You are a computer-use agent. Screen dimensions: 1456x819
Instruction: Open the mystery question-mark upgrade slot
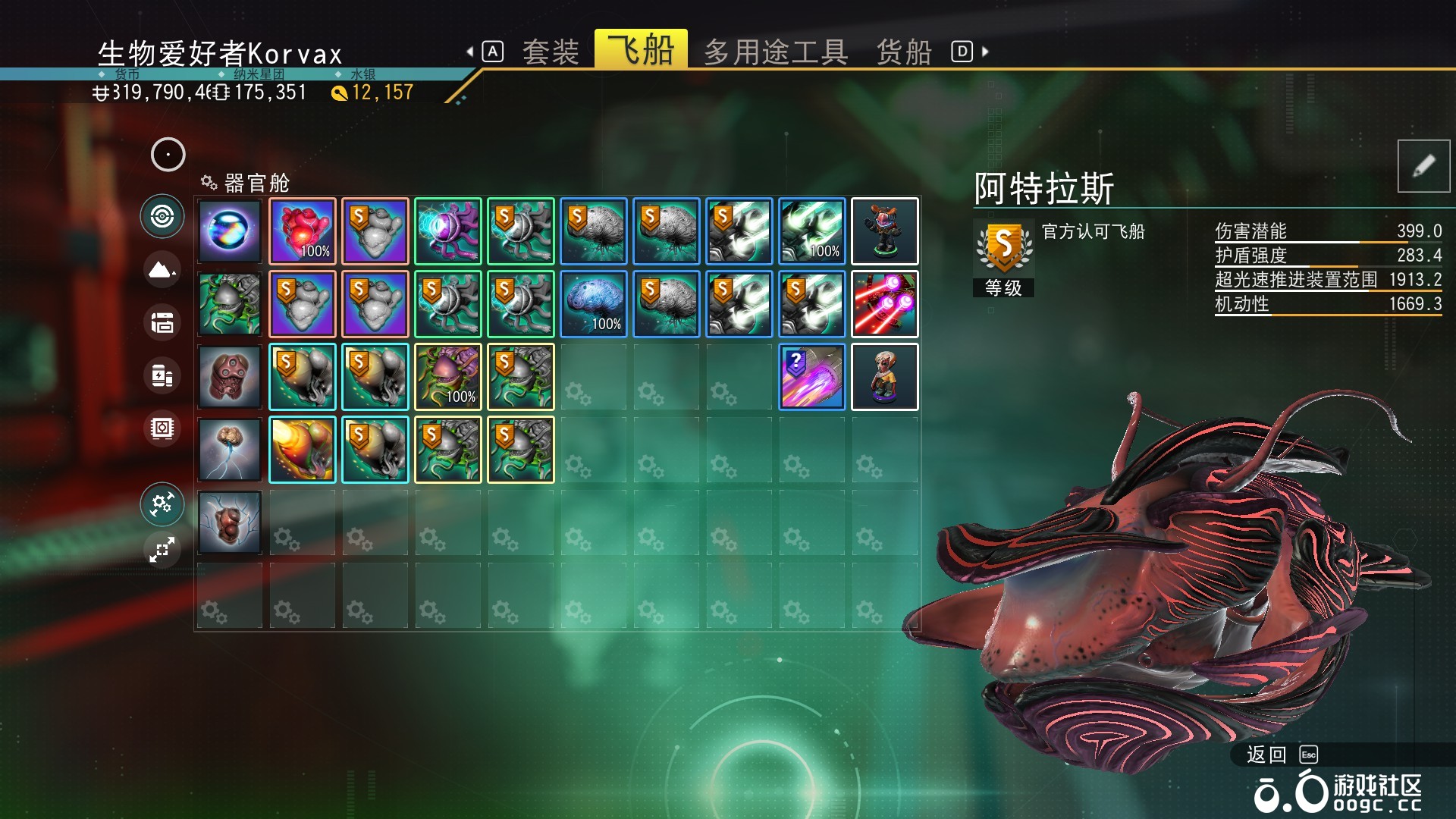coord(811,377)
